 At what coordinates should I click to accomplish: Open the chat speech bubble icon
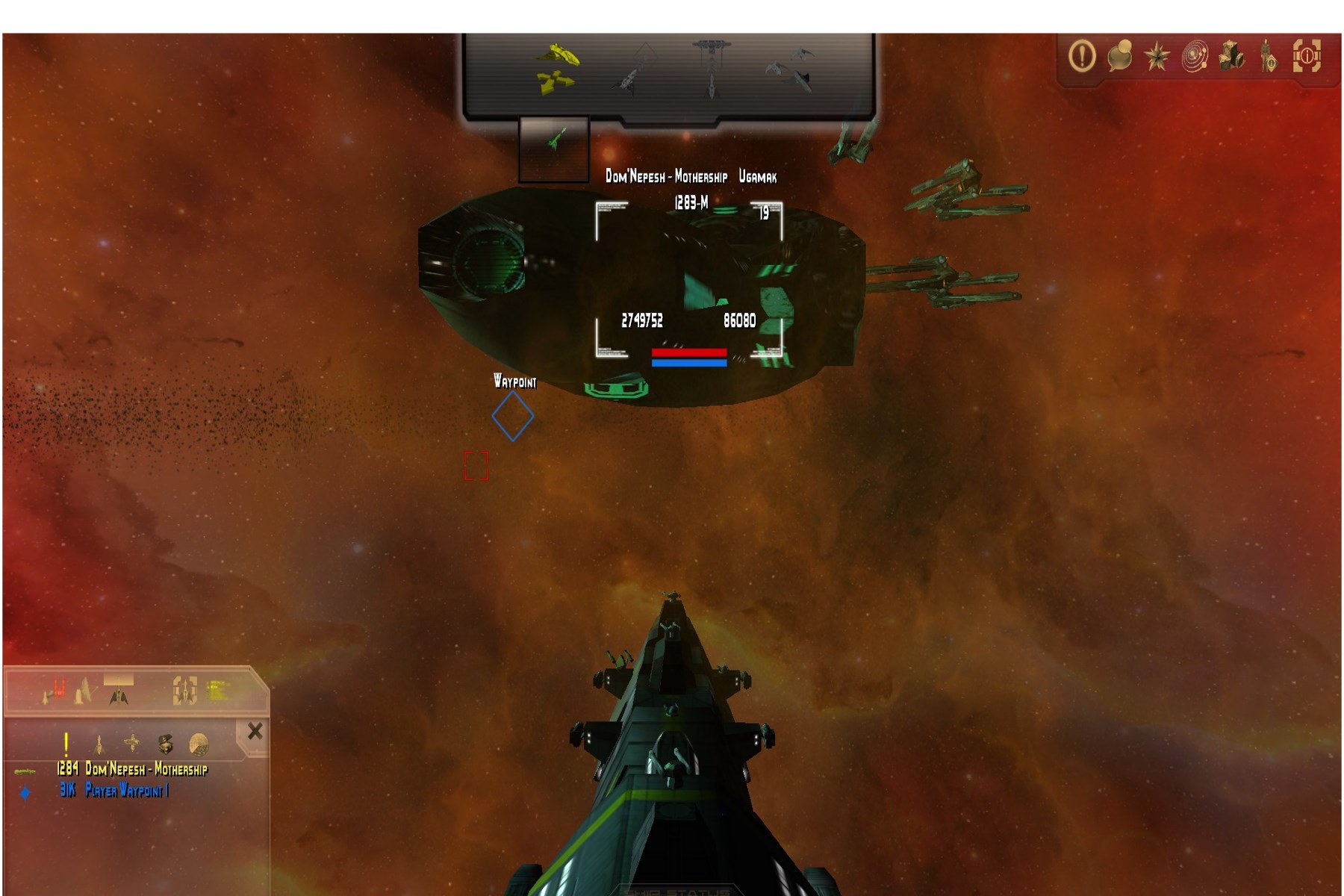pyautogui.click(x=1119, y=56)
